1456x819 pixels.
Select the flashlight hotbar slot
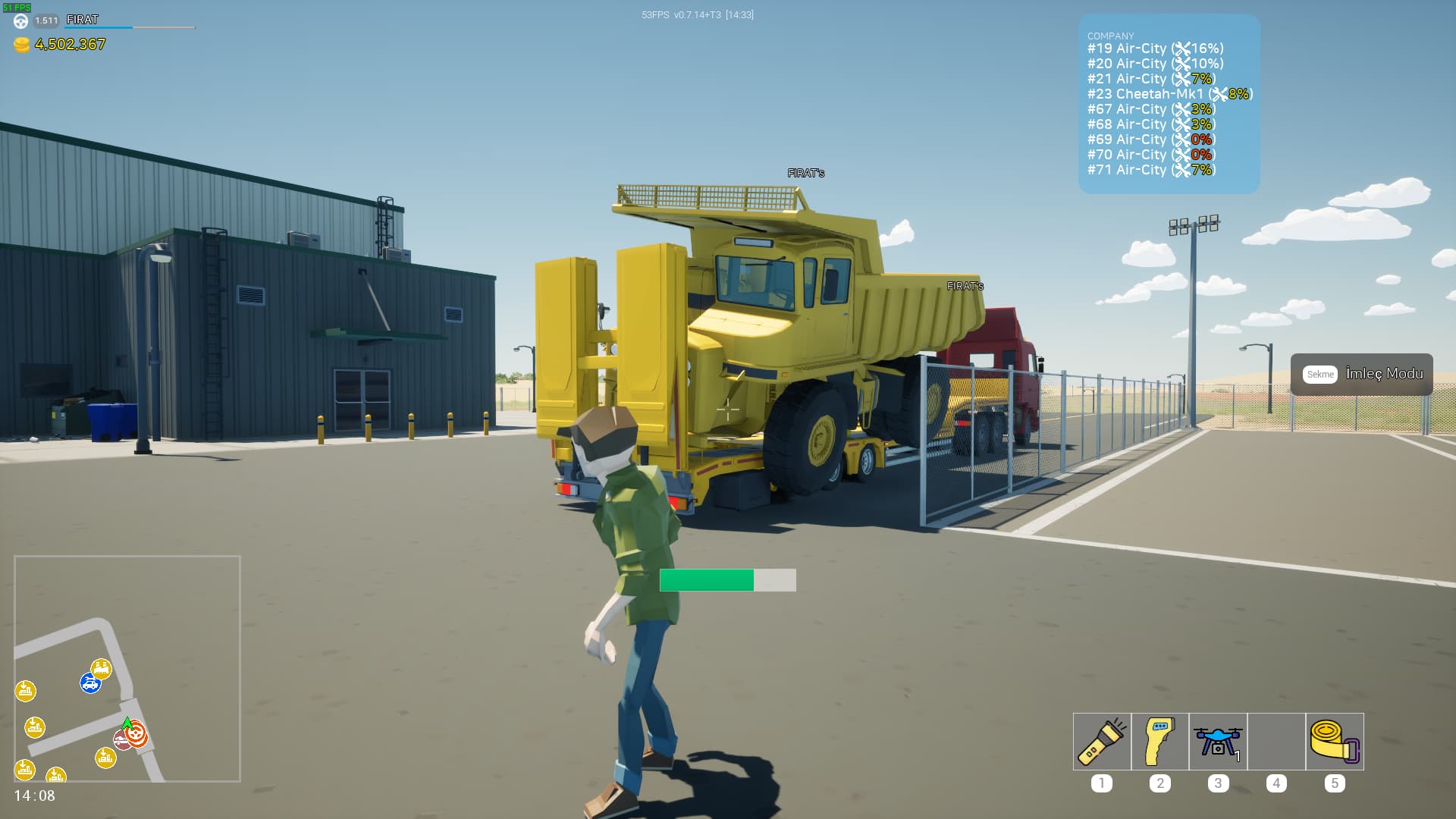(1102, 742)
